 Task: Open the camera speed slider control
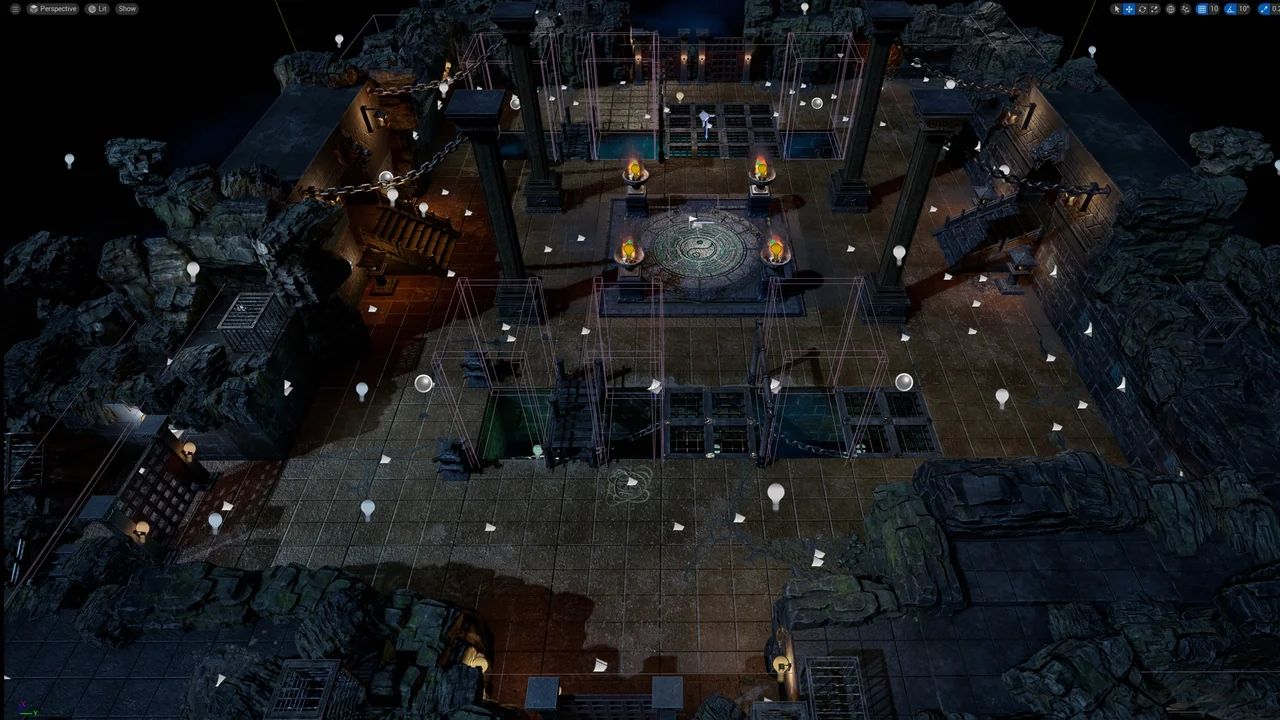coord(1278,9)
